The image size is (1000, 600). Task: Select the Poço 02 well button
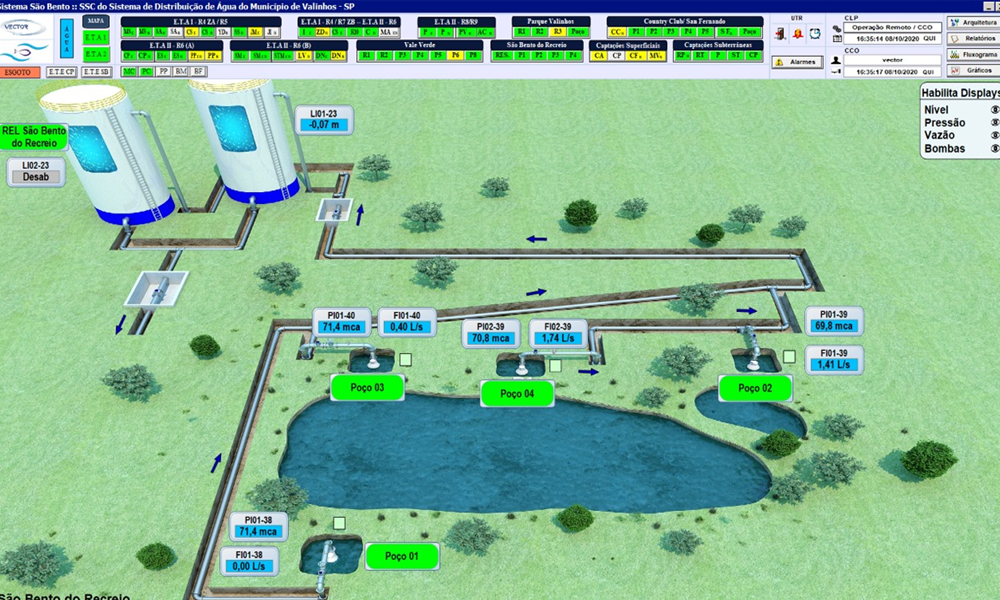click(755, 387)
